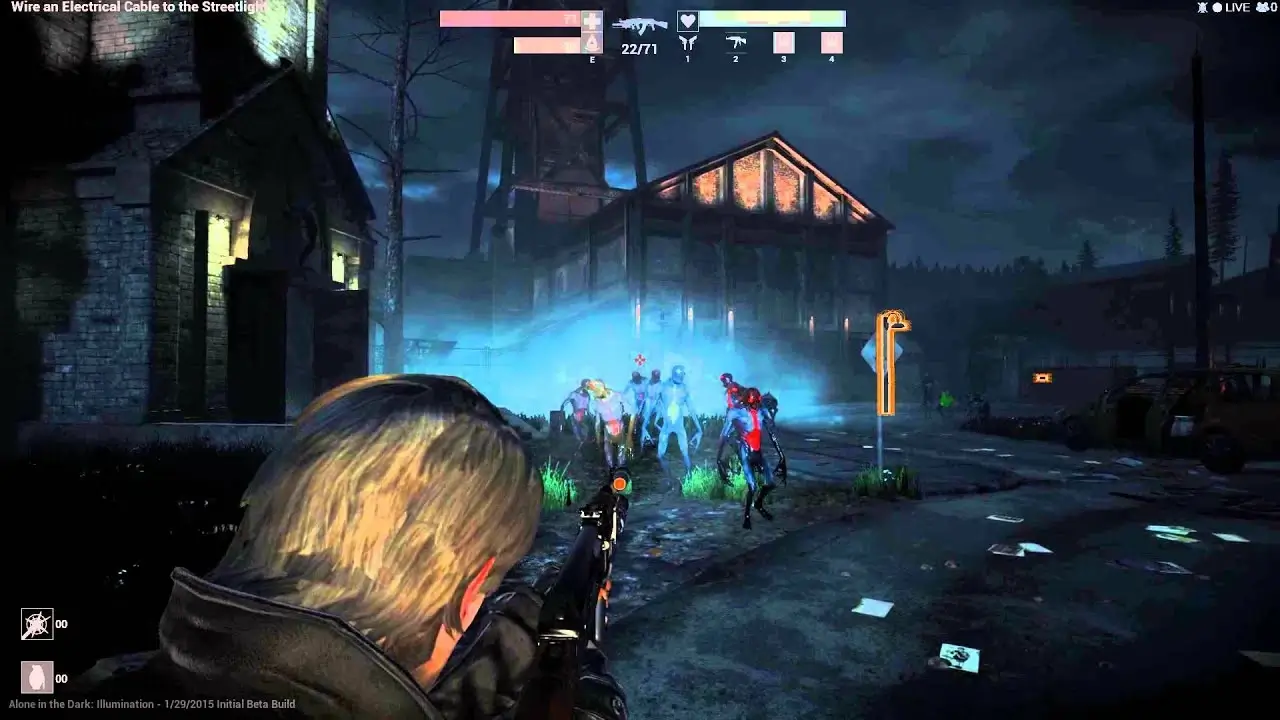Click the flashbang counter icon showing 00
1280x720 pixels.
tap(38, 623)
